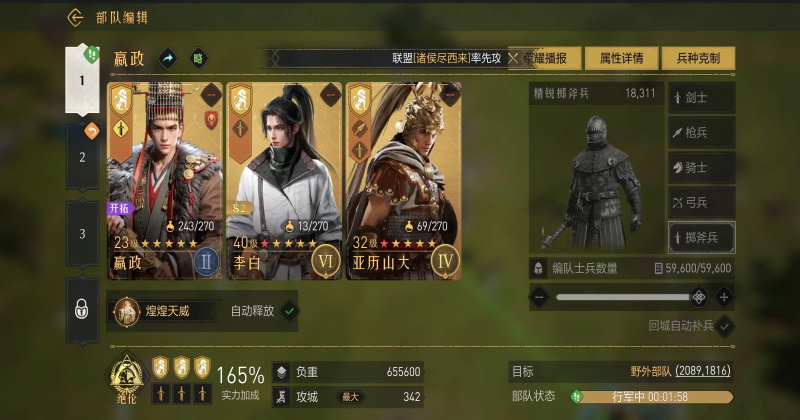800x420 pixels.
Task: Toggle 自动释放 auto-cast checkbox
Action: tap(289, 311)
